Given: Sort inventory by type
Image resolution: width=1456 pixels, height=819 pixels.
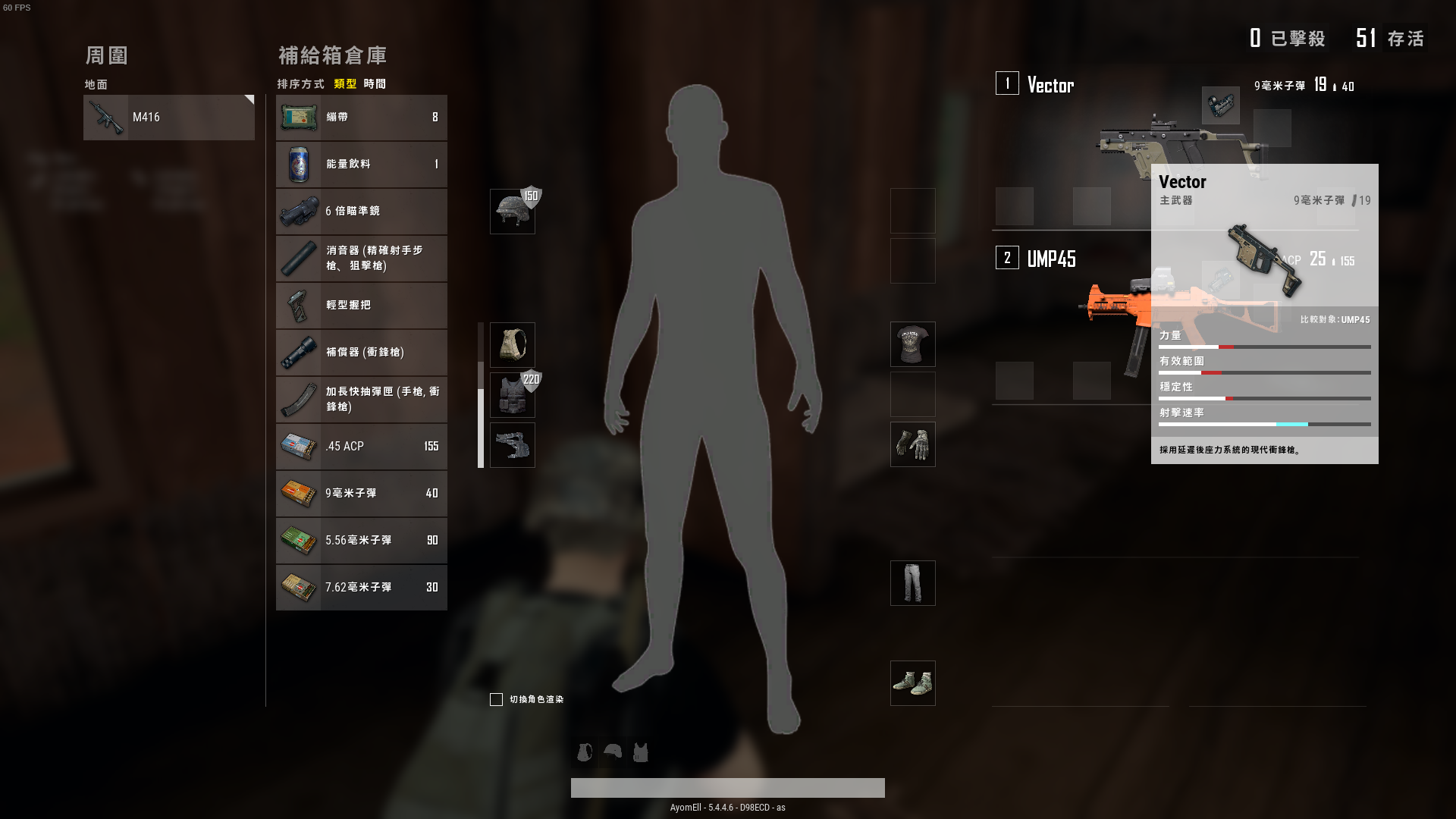Looking at the screenshot, I should (x=345, y=84).
